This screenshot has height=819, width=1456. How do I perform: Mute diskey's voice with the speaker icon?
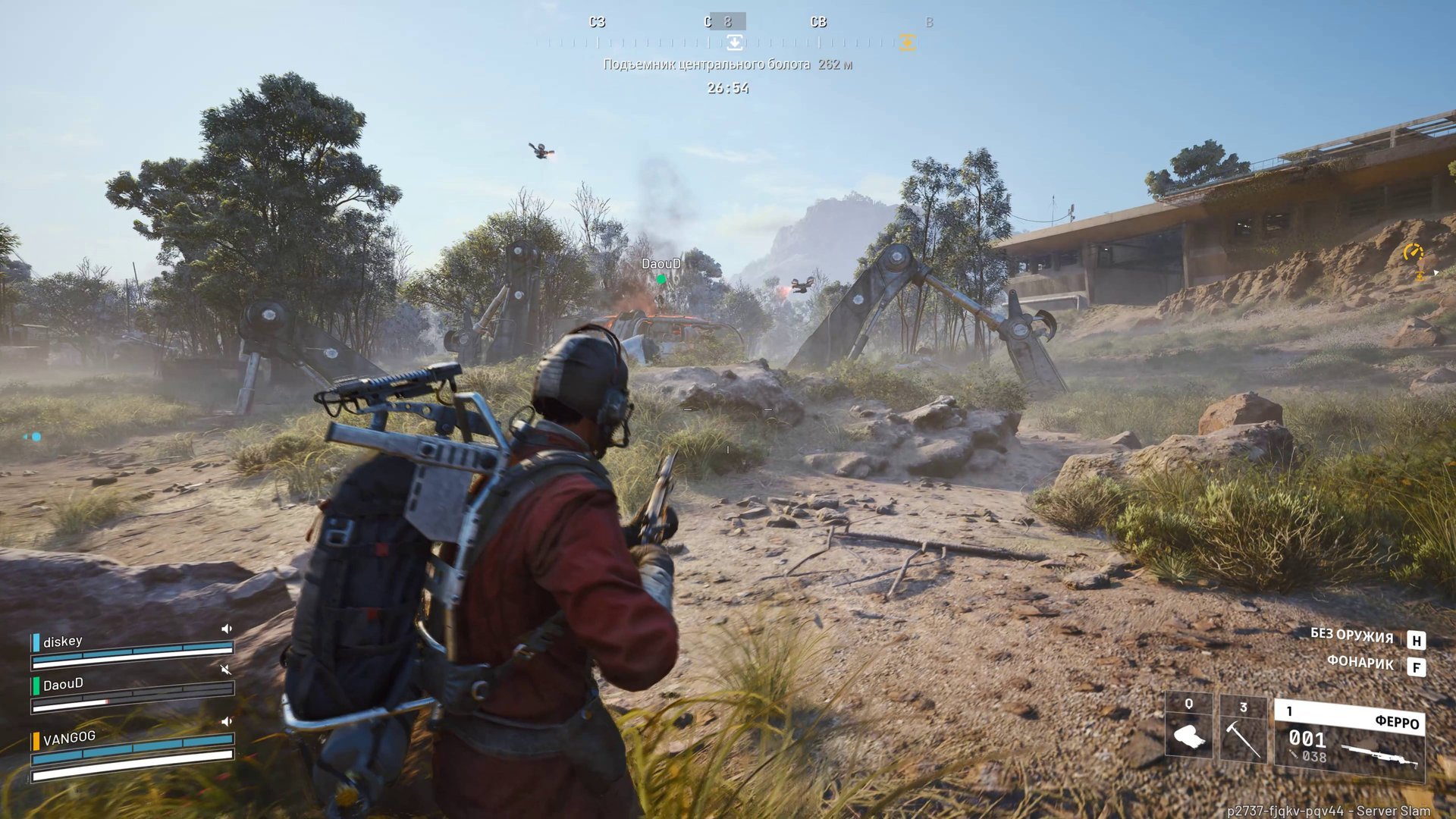(226, 629)
